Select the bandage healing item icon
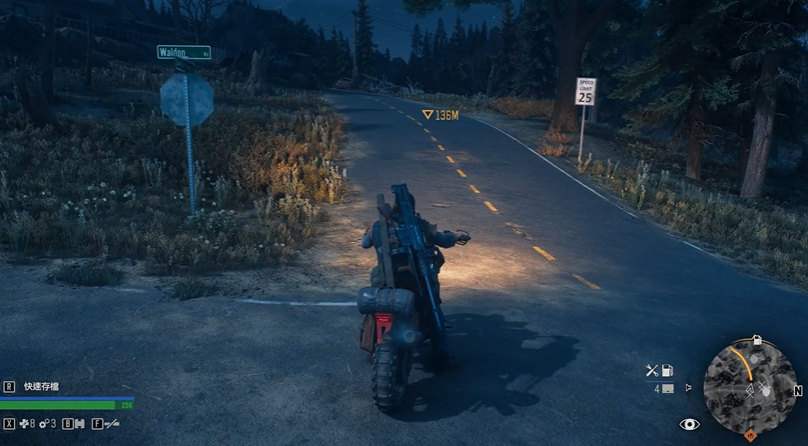Screen dimensions: 808x446 click(x=23, y=423)
